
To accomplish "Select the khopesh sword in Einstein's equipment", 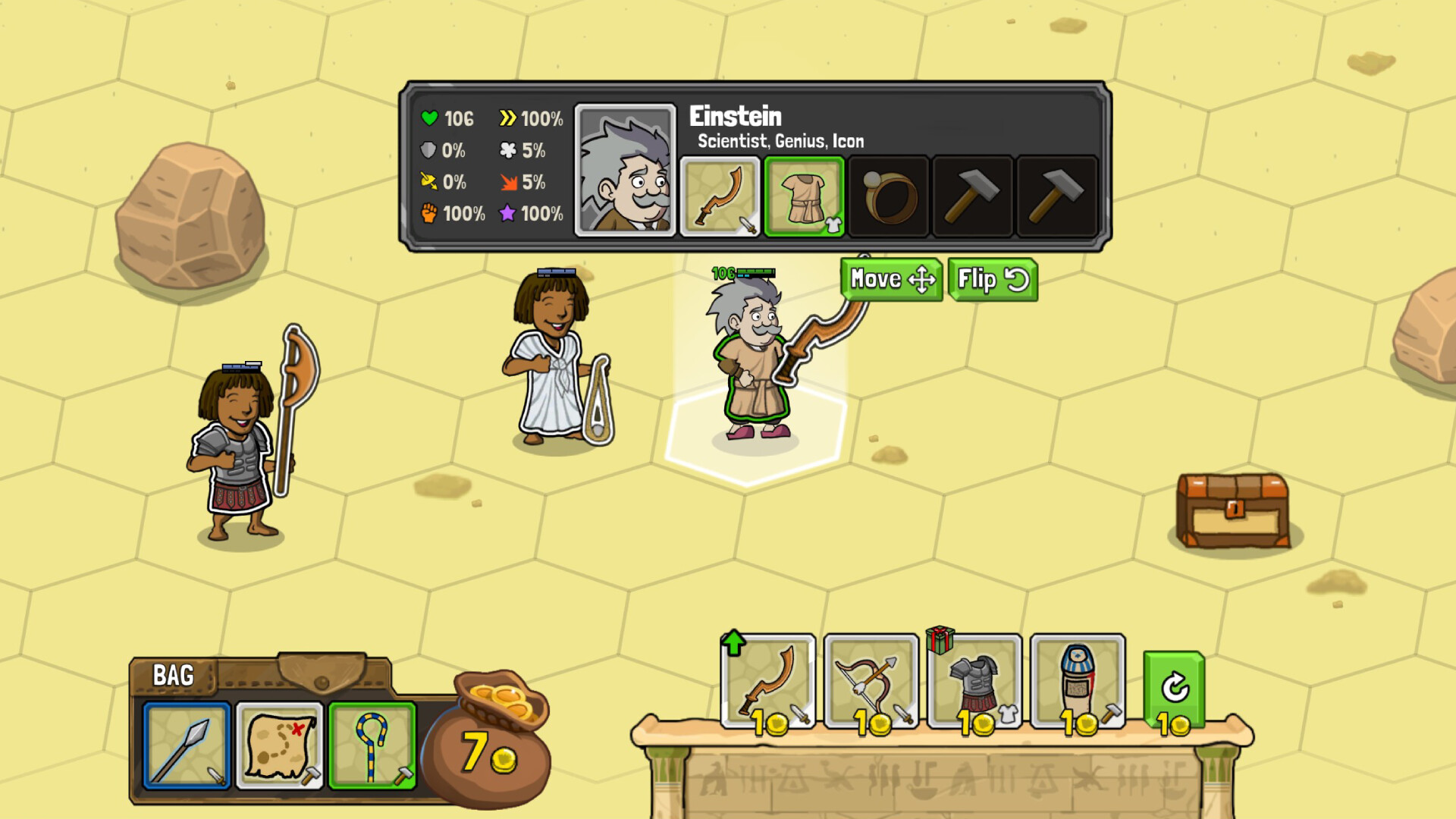I will 721,197.
